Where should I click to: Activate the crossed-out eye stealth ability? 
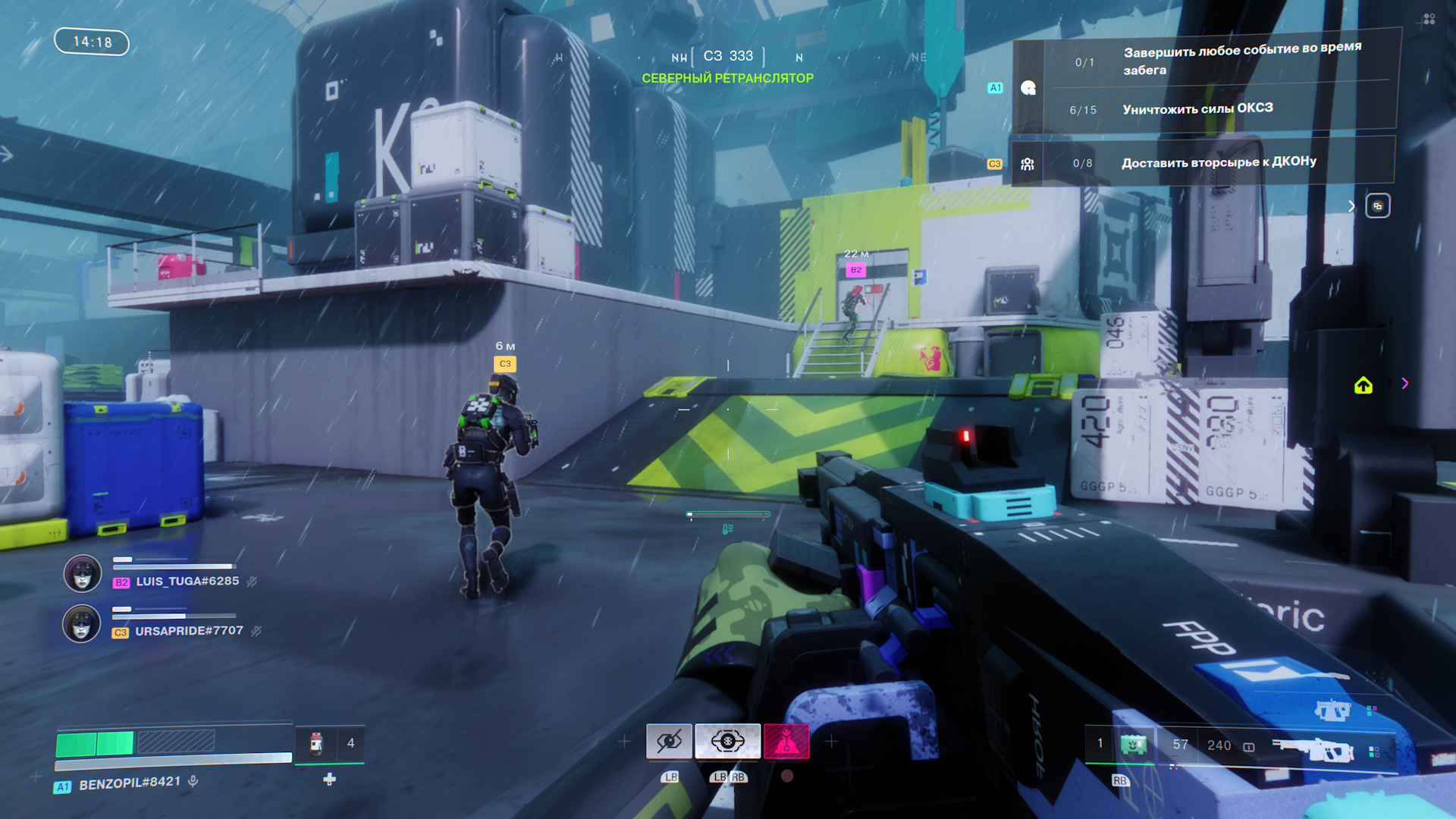[669, 741]
